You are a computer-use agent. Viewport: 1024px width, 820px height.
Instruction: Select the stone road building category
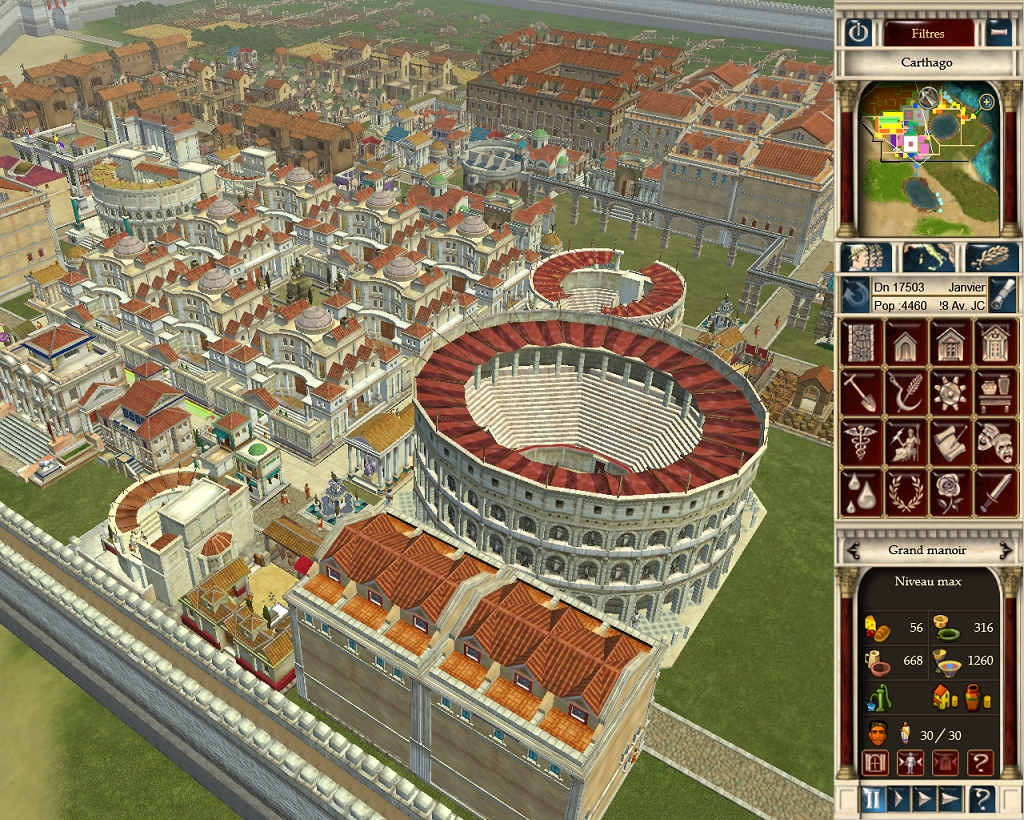pos(862,343)
